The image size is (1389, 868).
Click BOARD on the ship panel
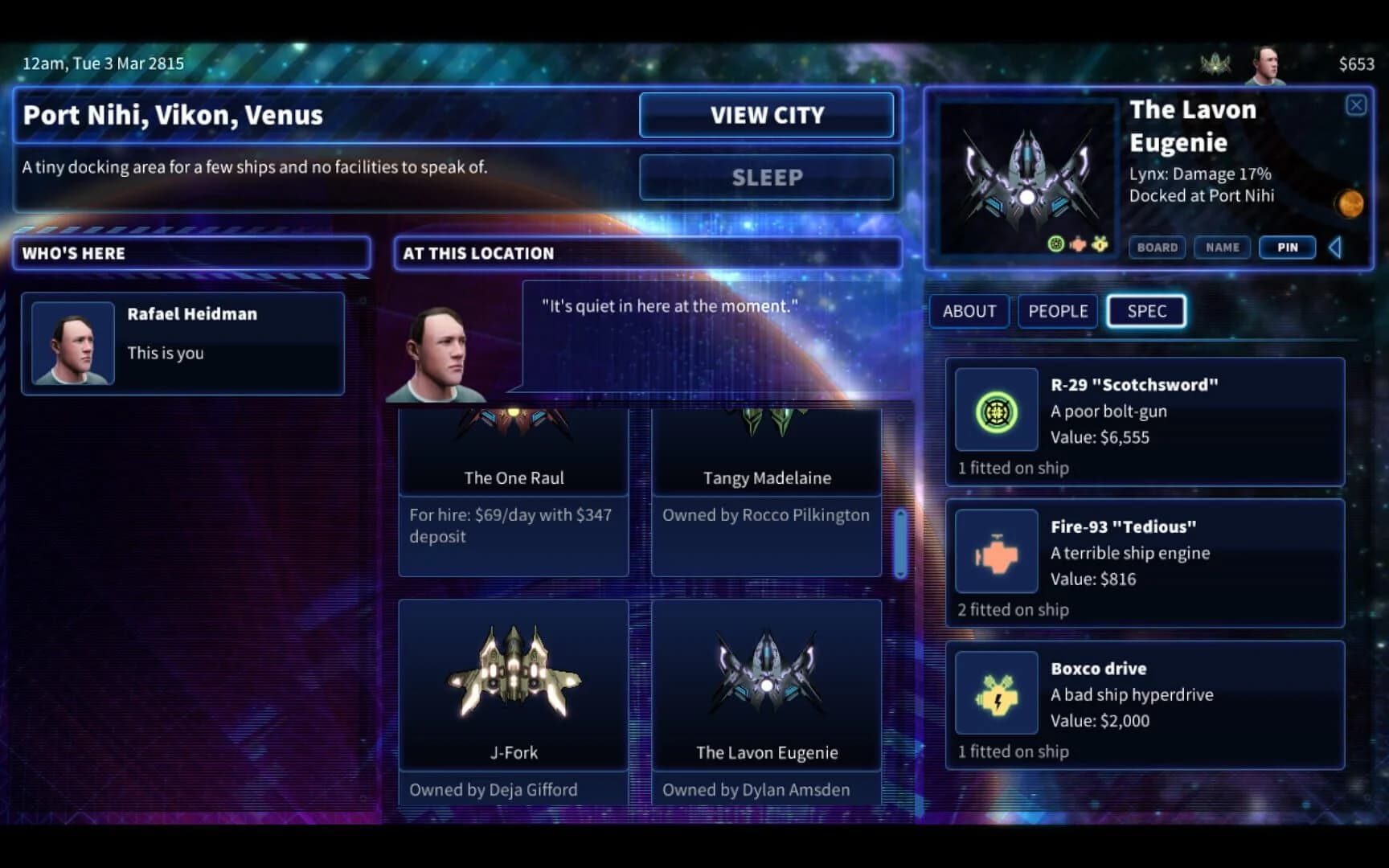pyautogui.click(x=1157, y=248)
